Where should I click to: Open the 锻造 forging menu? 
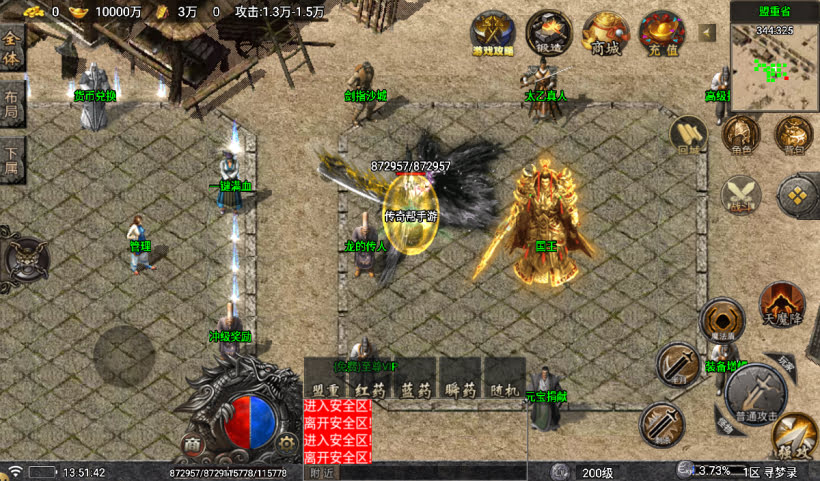click(x=548, y=33)
